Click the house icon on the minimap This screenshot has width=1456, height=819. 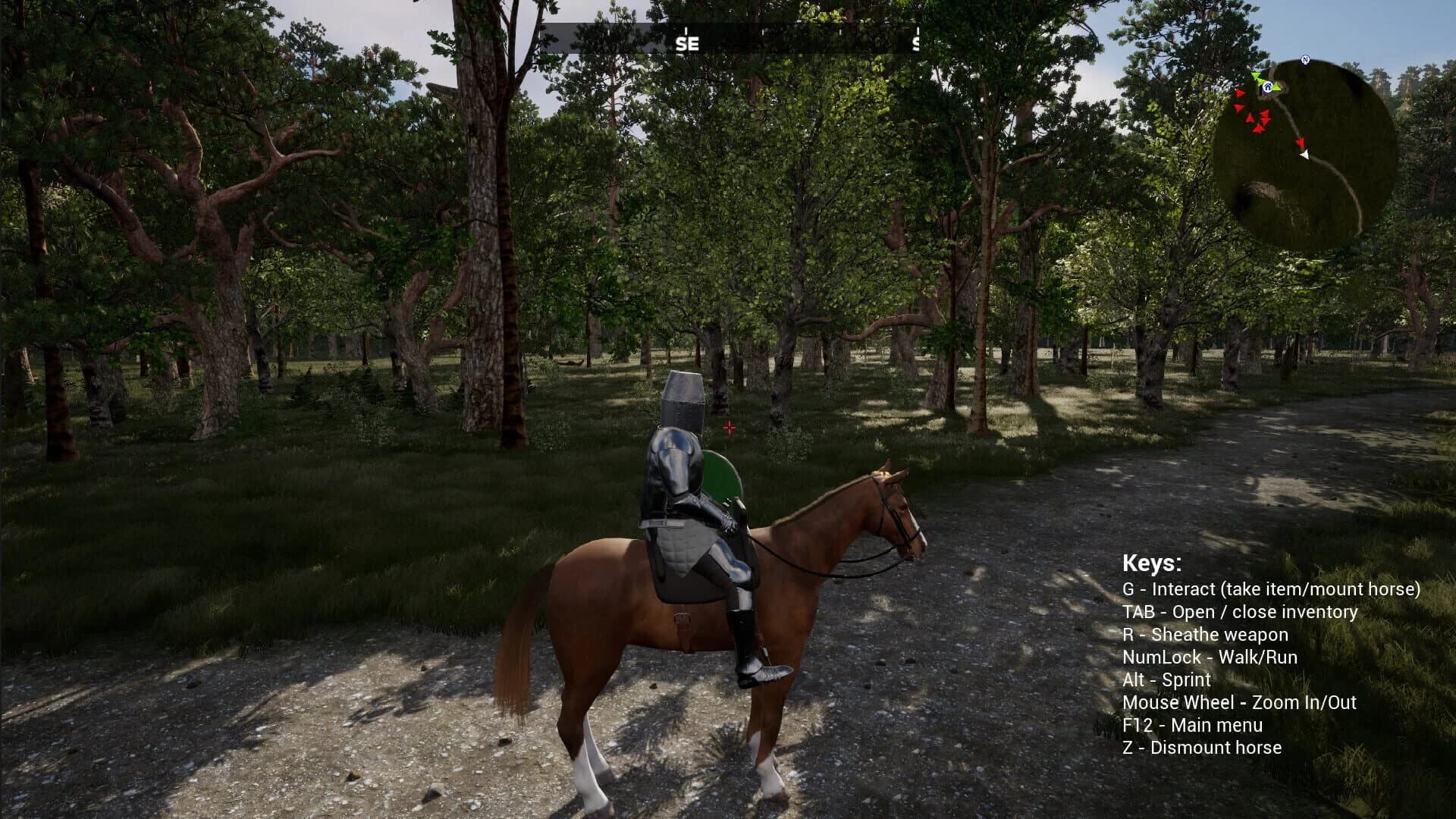tap(1268, 87)
